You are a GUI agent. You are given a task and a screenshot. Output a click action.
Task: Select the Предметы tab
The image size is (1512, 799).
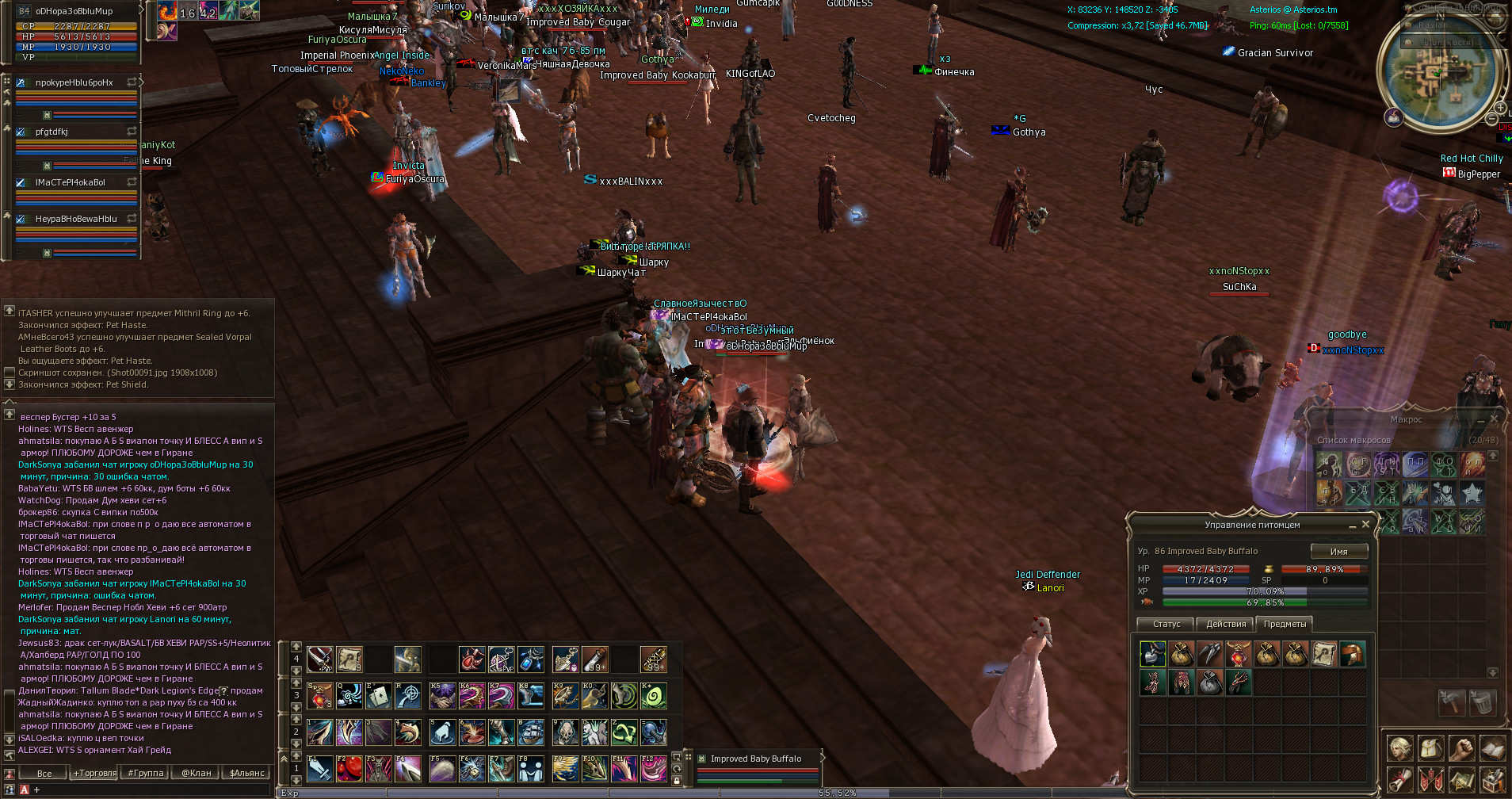pos(1285,625)
